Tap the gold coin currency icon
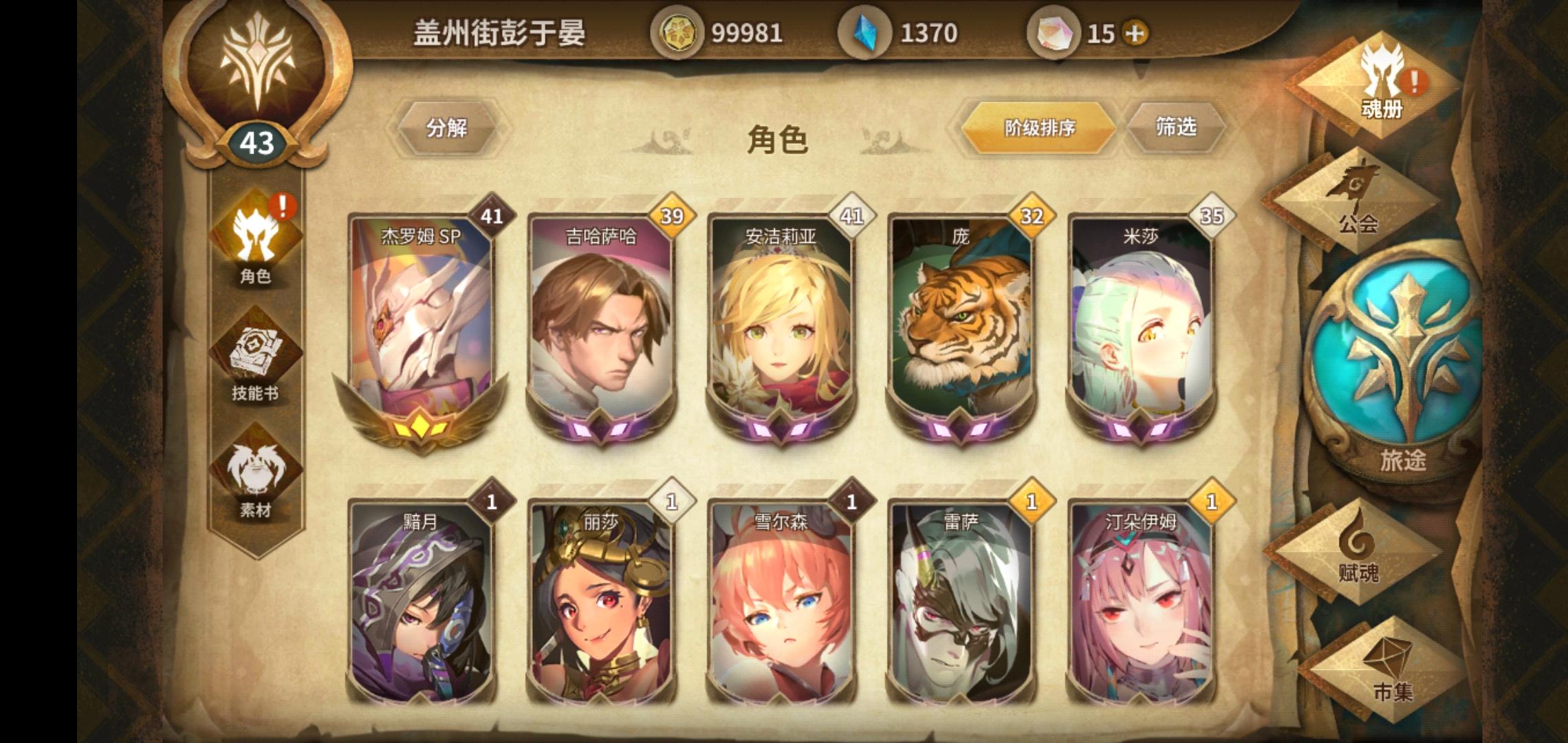The width and height of the screenshot is (1568, 743). tap(677, 32)
